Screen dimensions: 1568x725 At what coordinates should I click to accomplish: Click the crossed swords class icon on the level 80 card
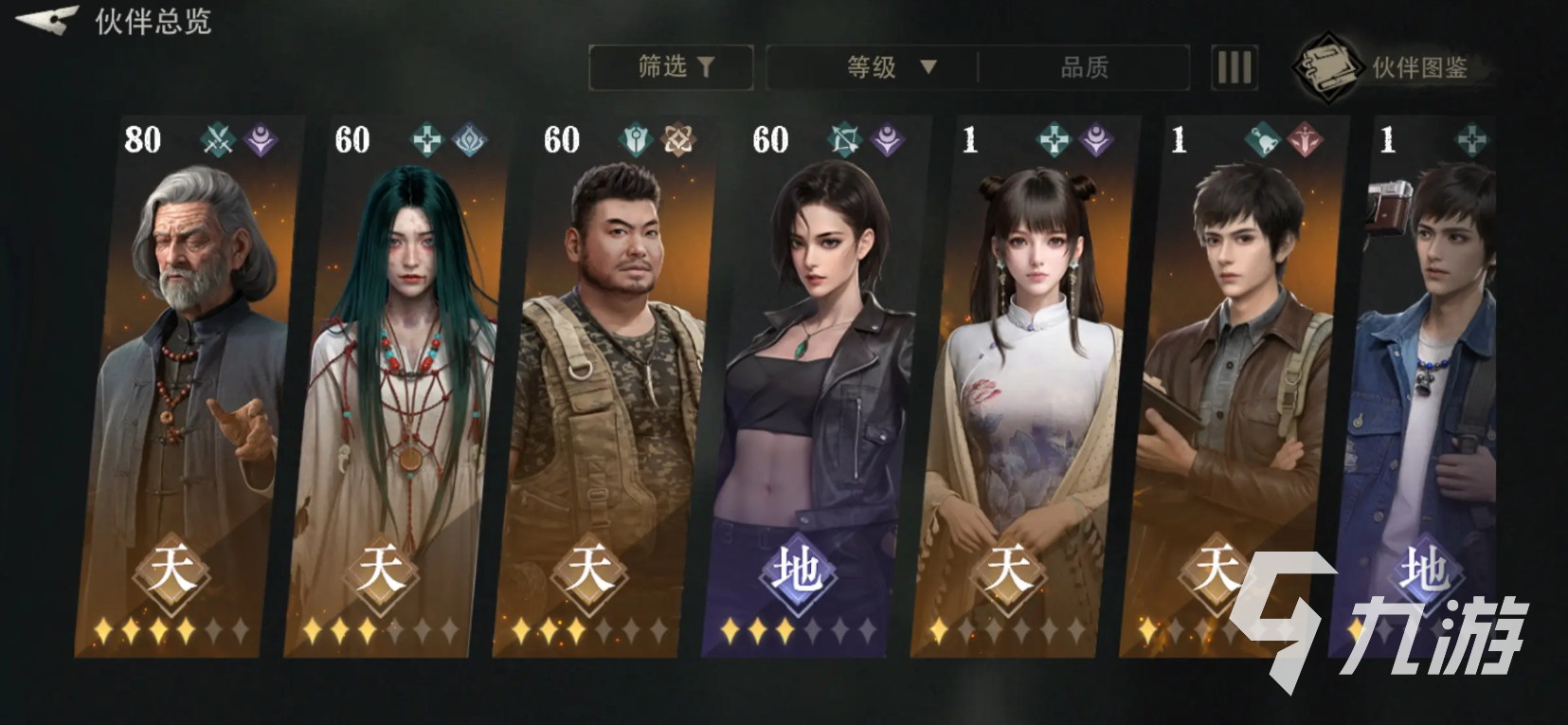point(219,140)
